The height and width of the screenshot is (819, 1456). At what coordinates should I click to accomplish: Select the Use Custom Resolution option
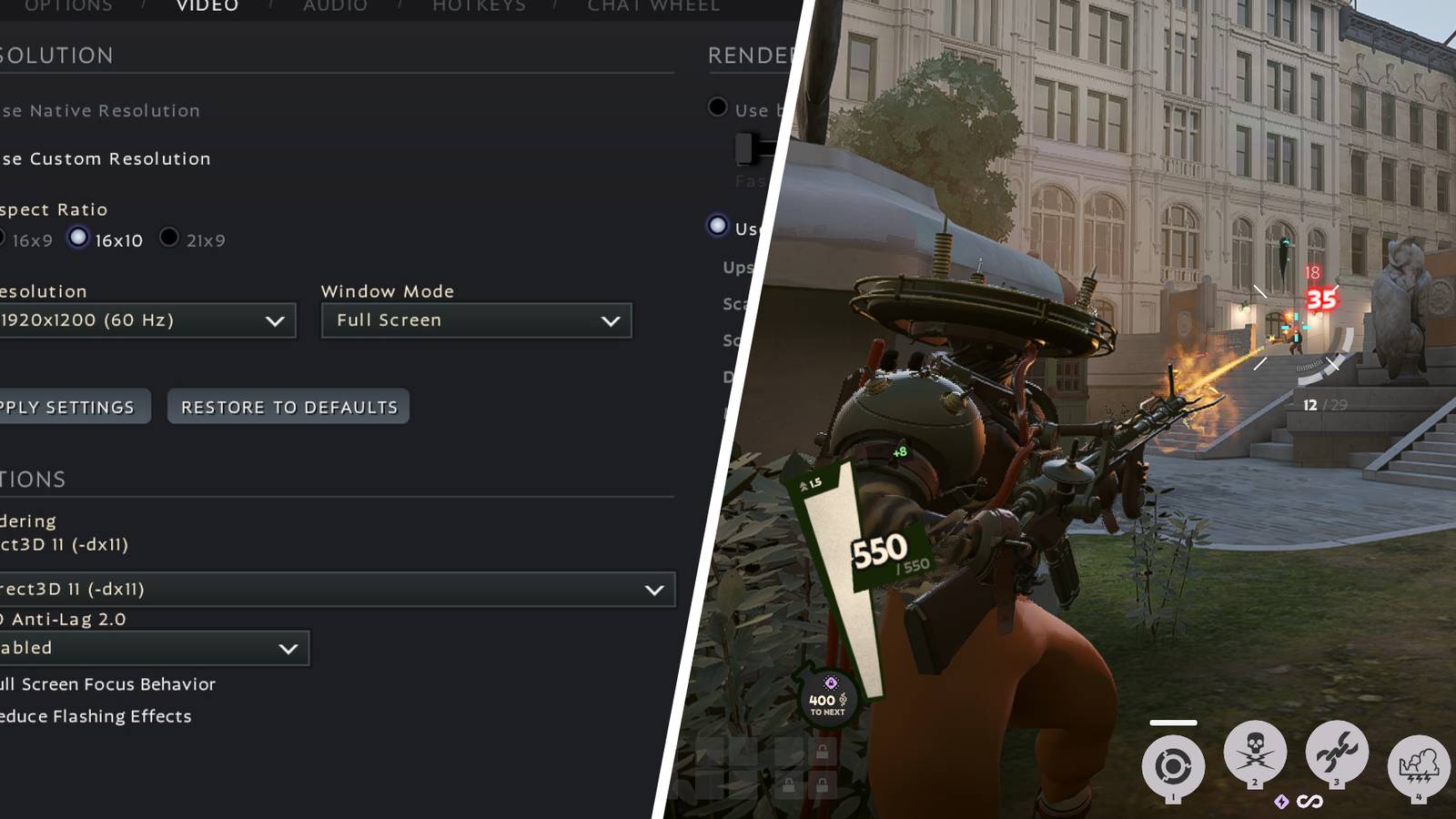pos(103,158)
